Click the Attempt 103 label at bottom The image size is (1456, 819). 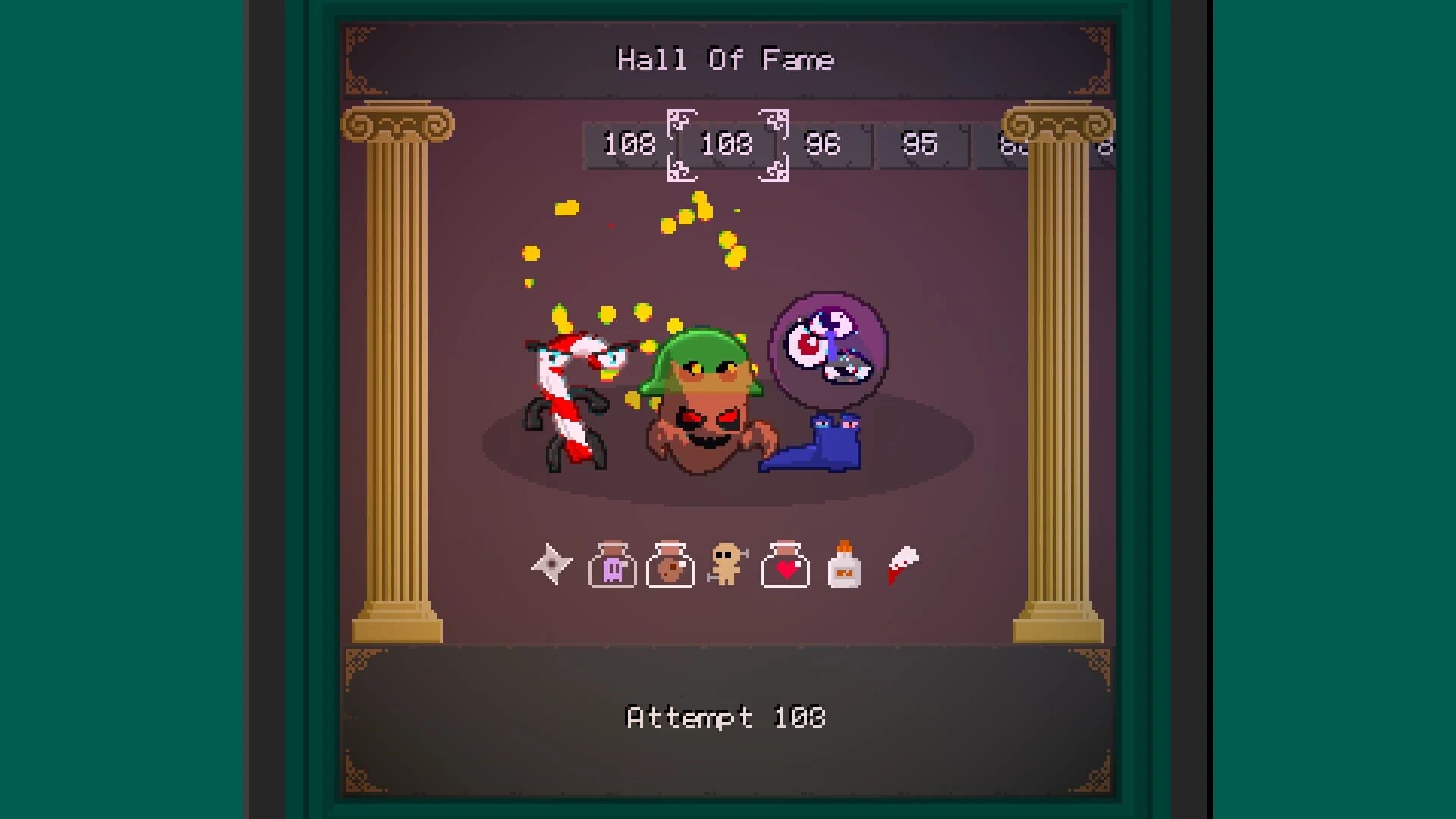pyautogui.click(x=726, y=717)
